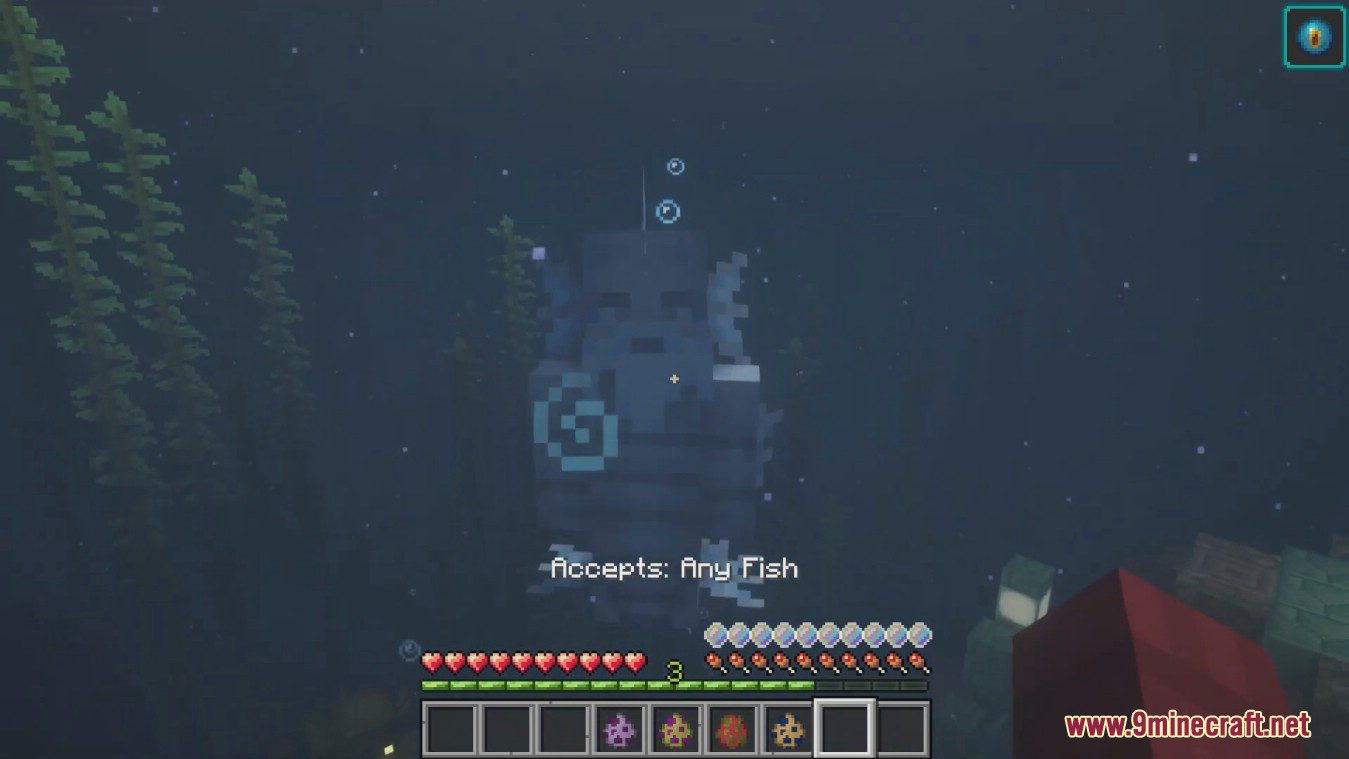Select the yellow-green spawn egg
The image size is (1349, 759).
[x=676, y=730]
